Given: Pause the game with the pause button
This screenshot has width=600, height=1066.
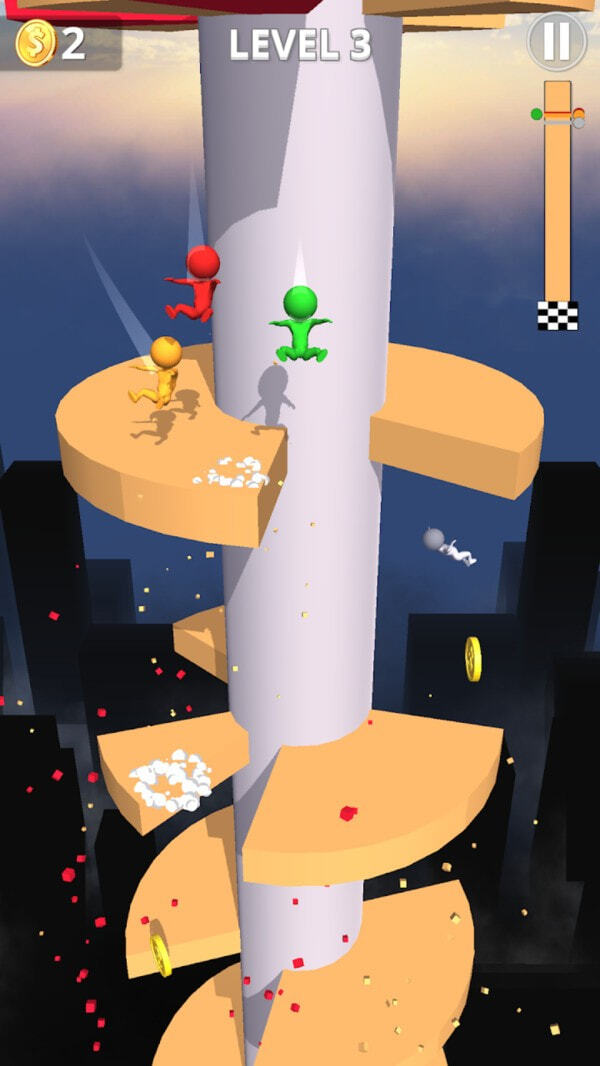Looking at the screenshot, I should [556, 41].
